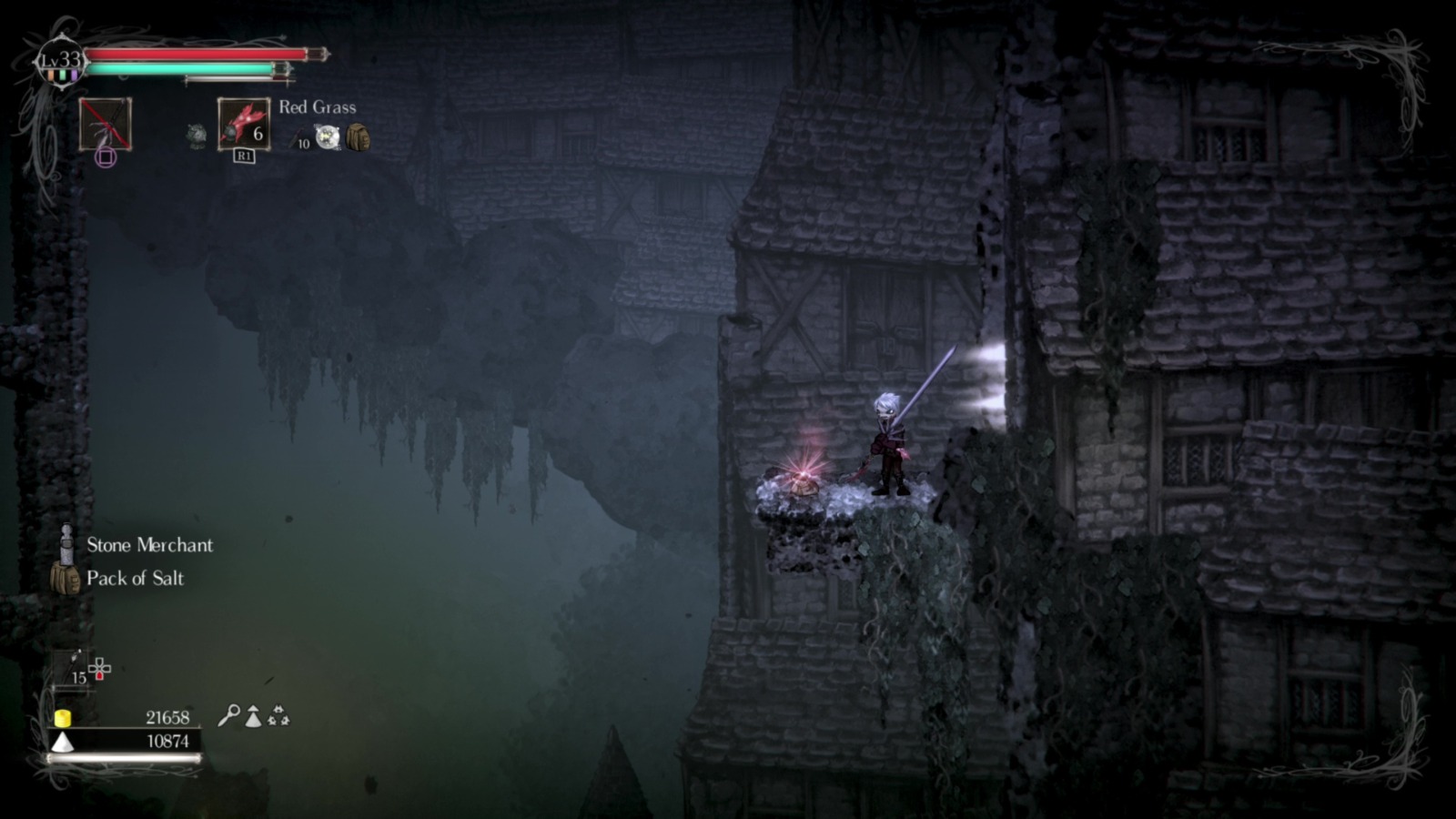This screenshot has width=1456, height=819.
Task: Select the gold coins currency icon
Action: pyautogui.click(x=63, y=719)
